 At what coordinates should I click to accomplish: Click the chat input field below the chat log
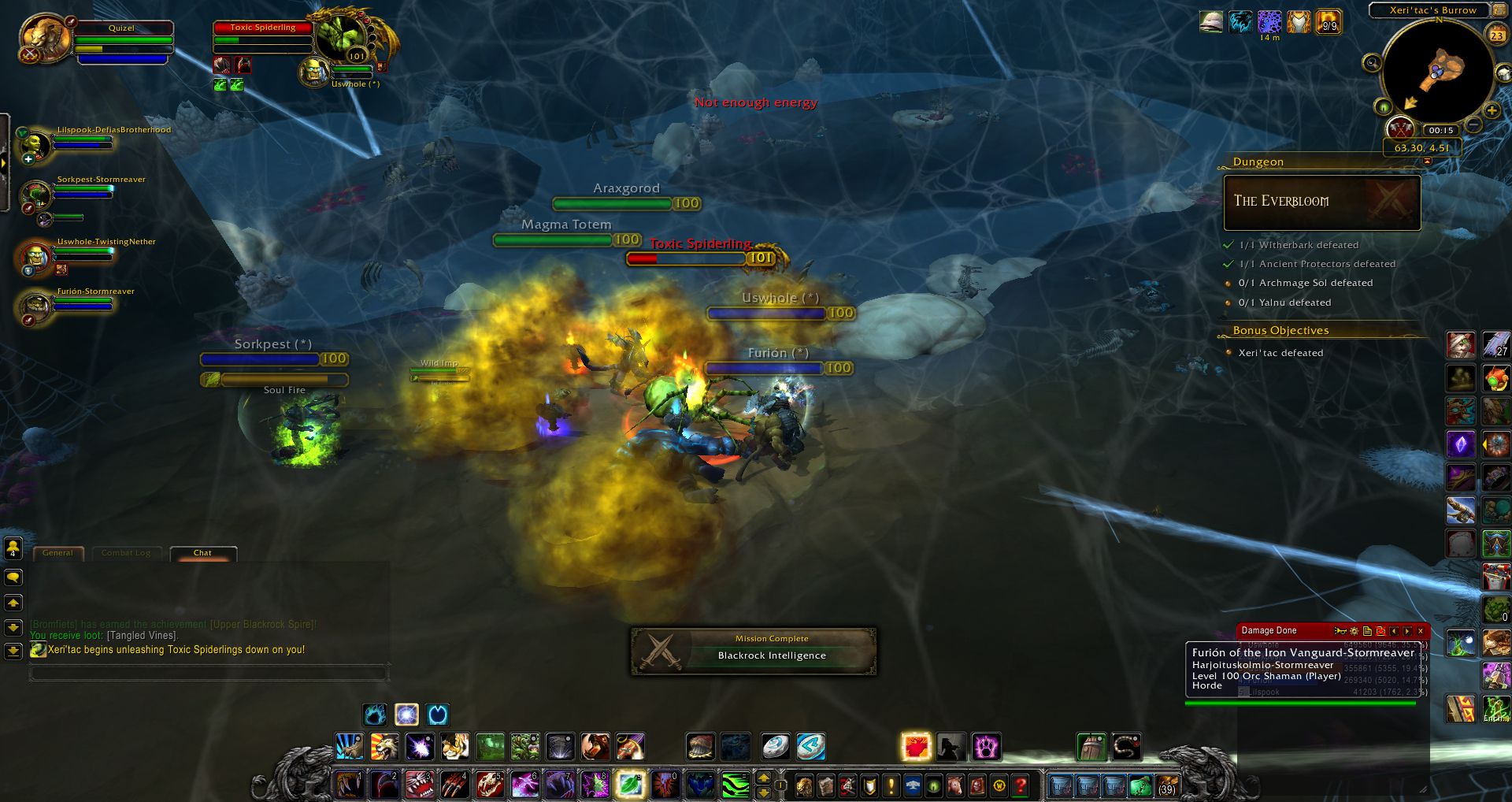click(209, 672)
